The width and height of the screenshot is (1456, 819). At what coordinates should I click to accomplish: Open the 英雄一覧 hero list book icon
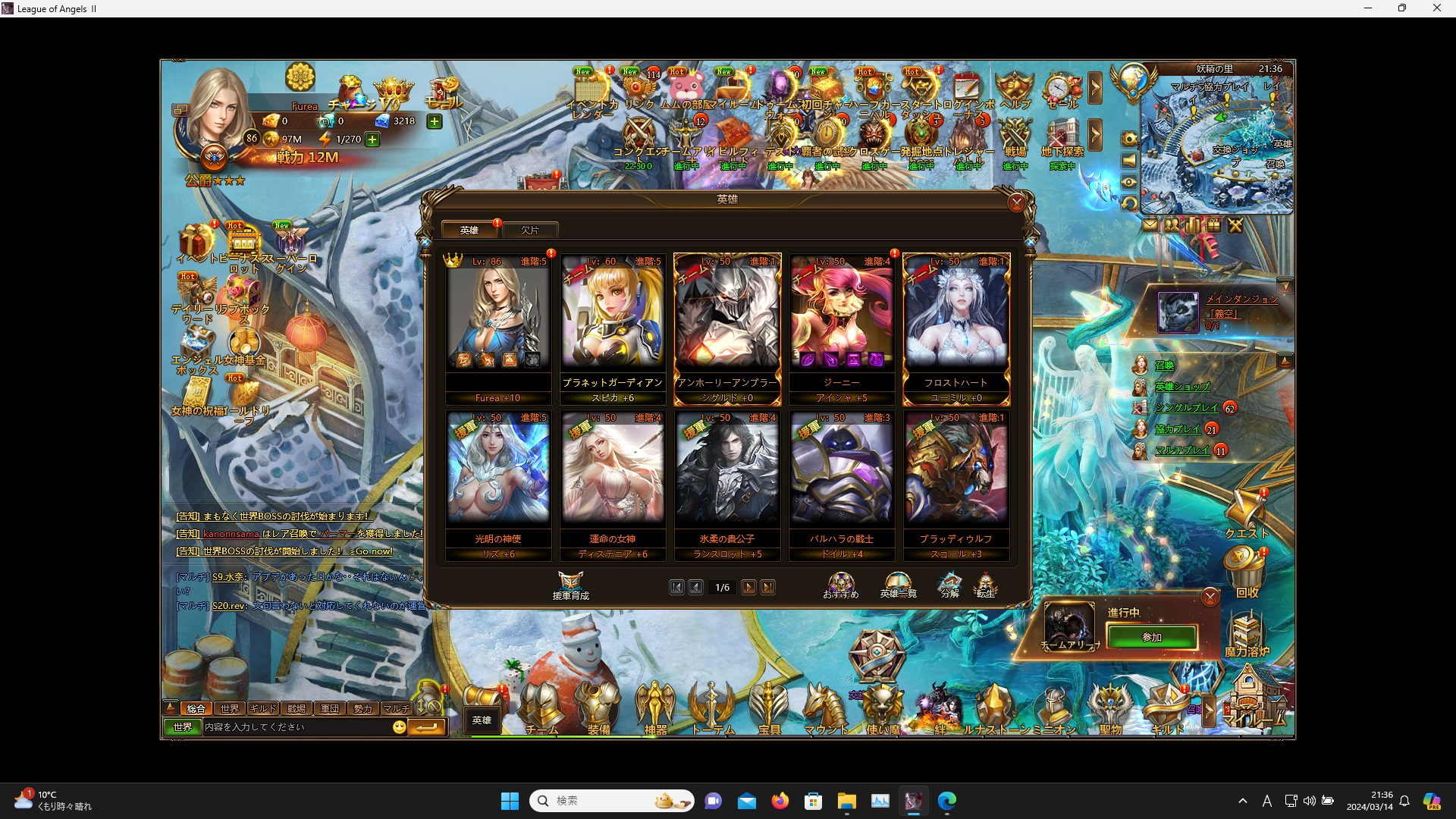899,584
